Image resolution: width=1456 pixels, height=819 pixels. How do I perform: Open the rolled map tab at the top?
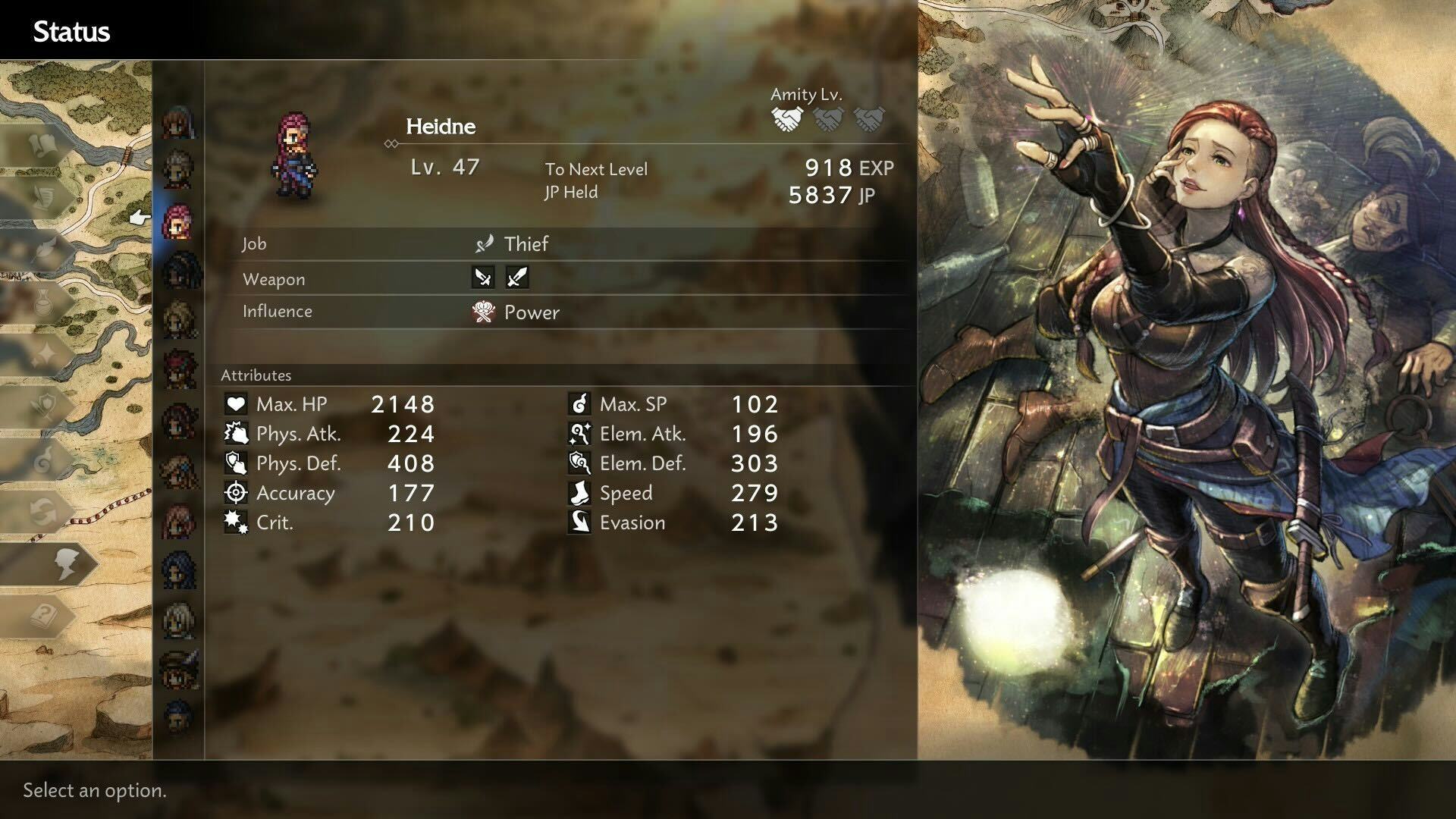tap(44, 144)
